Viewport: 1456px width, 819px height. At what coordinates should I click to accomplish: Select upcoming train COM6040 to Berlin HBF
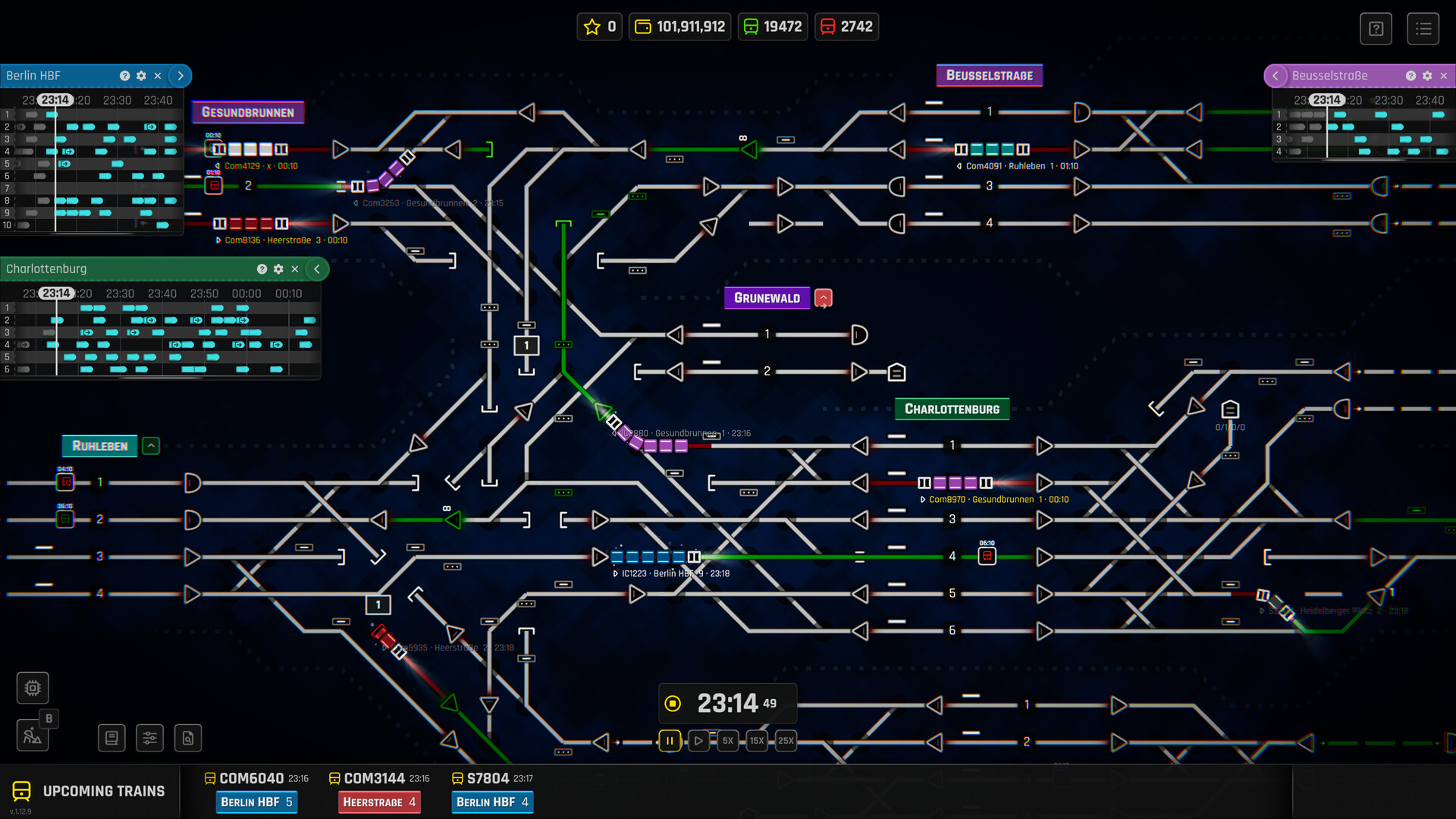[256, 802]
